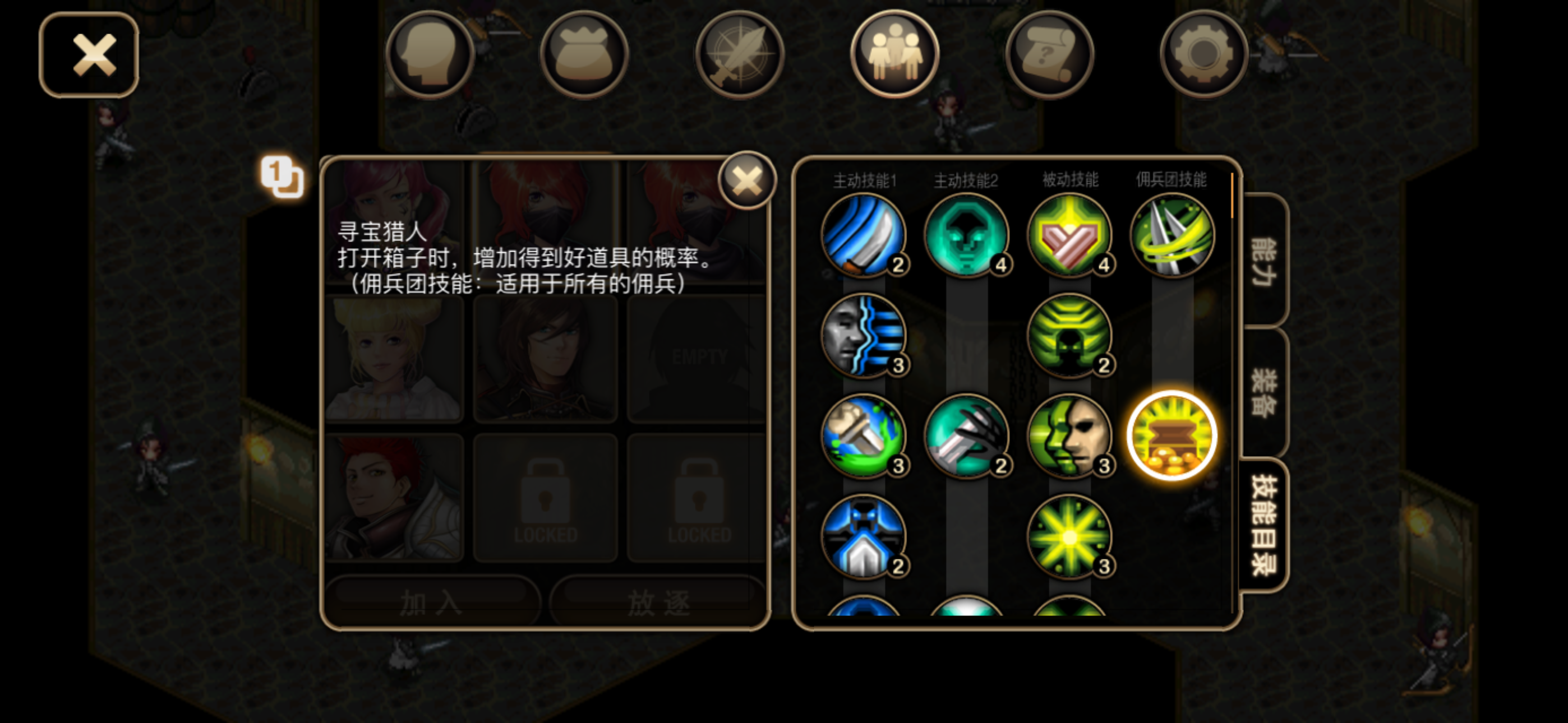Image resolution: width=1568 pixels, height=723 pixels.
Task: Open the inventory bag icon
Action: pos(584,54)
